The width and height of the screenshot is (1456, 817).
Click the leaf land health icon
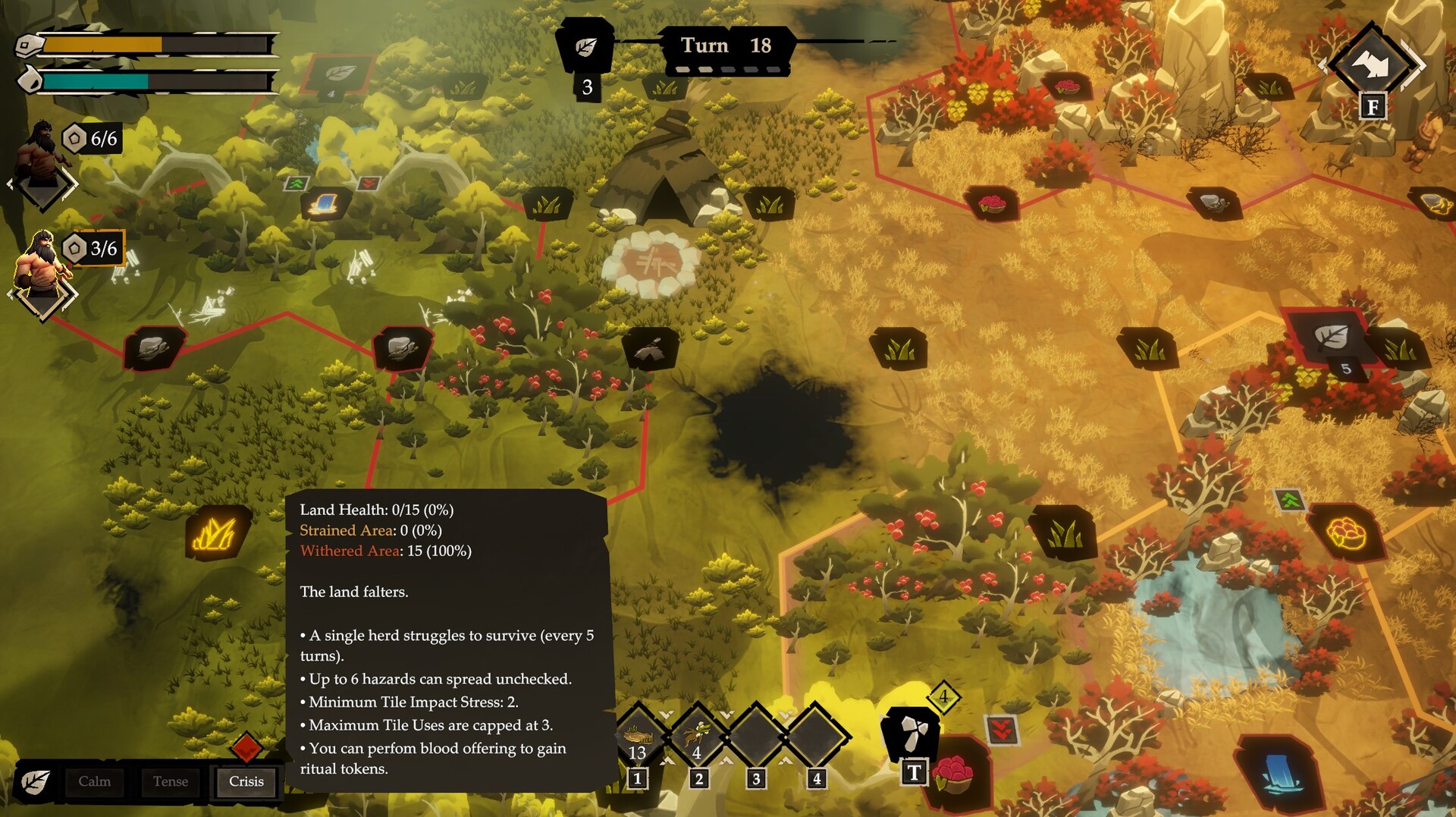tap(35, 782)
